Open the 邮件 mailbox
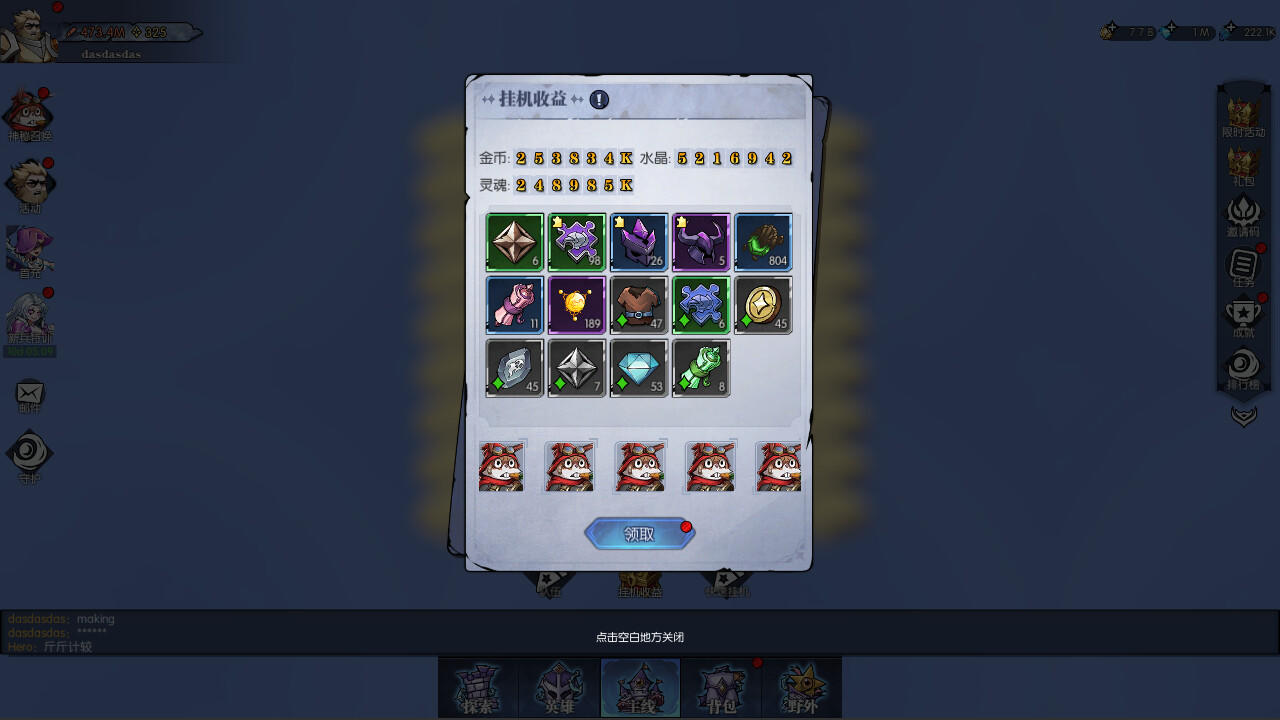This screenshot has height=720, width=1280. click(x=30, y=390)
